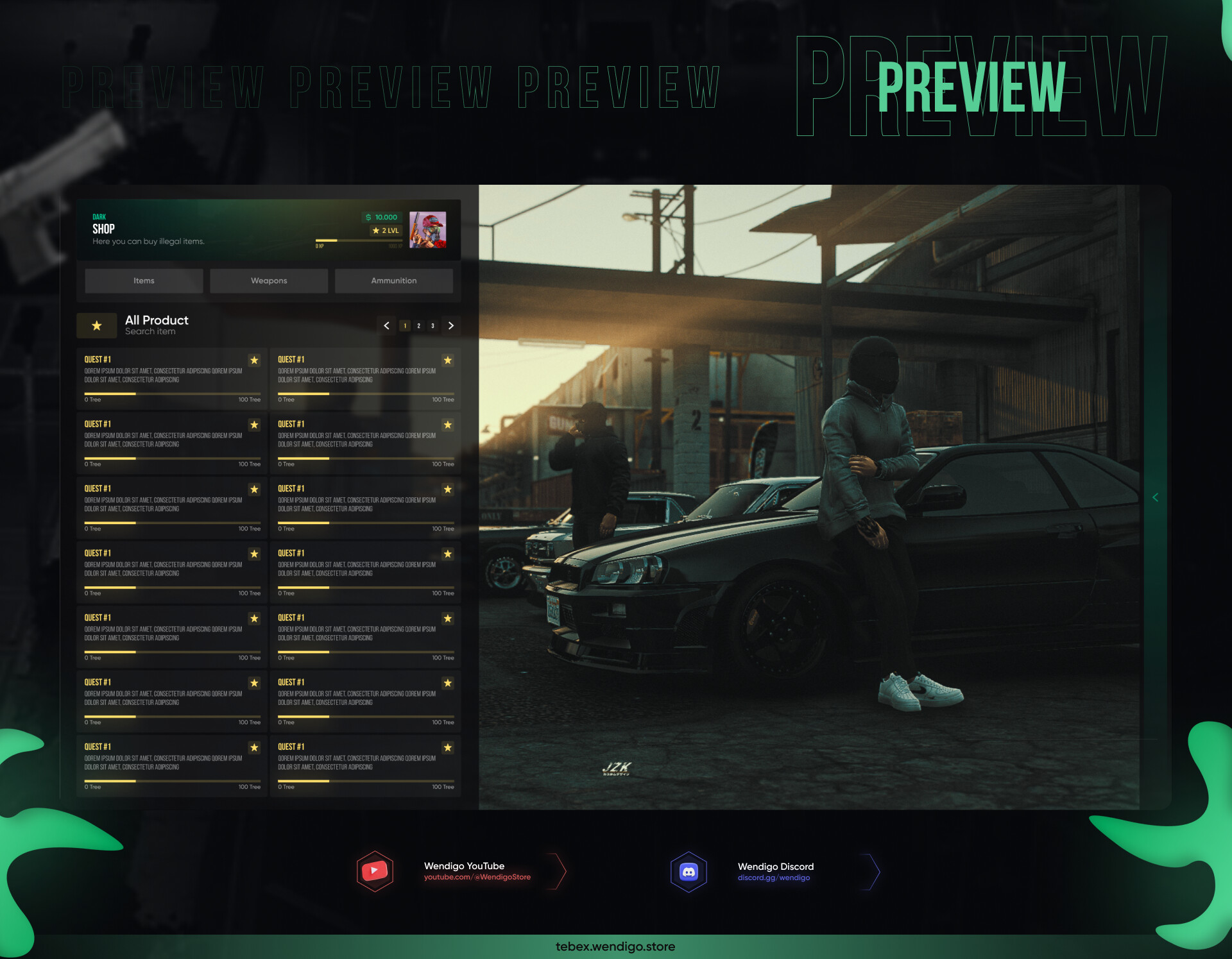The width and height of the screenshot is (1232, 959).
Task: Select page 2 in the pagination
Action: [418, 326]
